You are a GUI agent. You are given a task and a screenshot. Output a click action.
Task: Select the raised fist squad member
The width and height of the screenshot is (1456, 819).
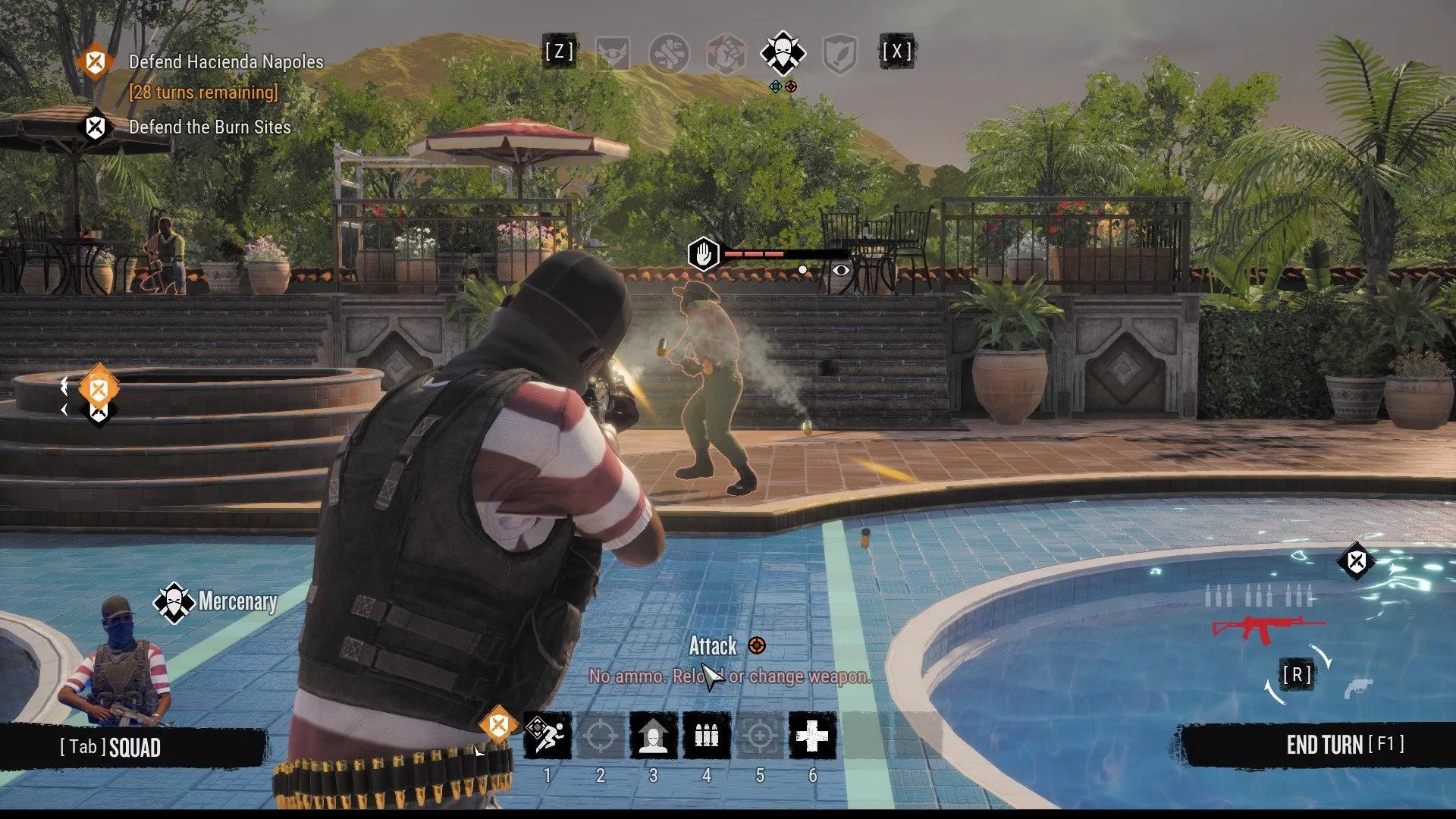click(726, 53)
